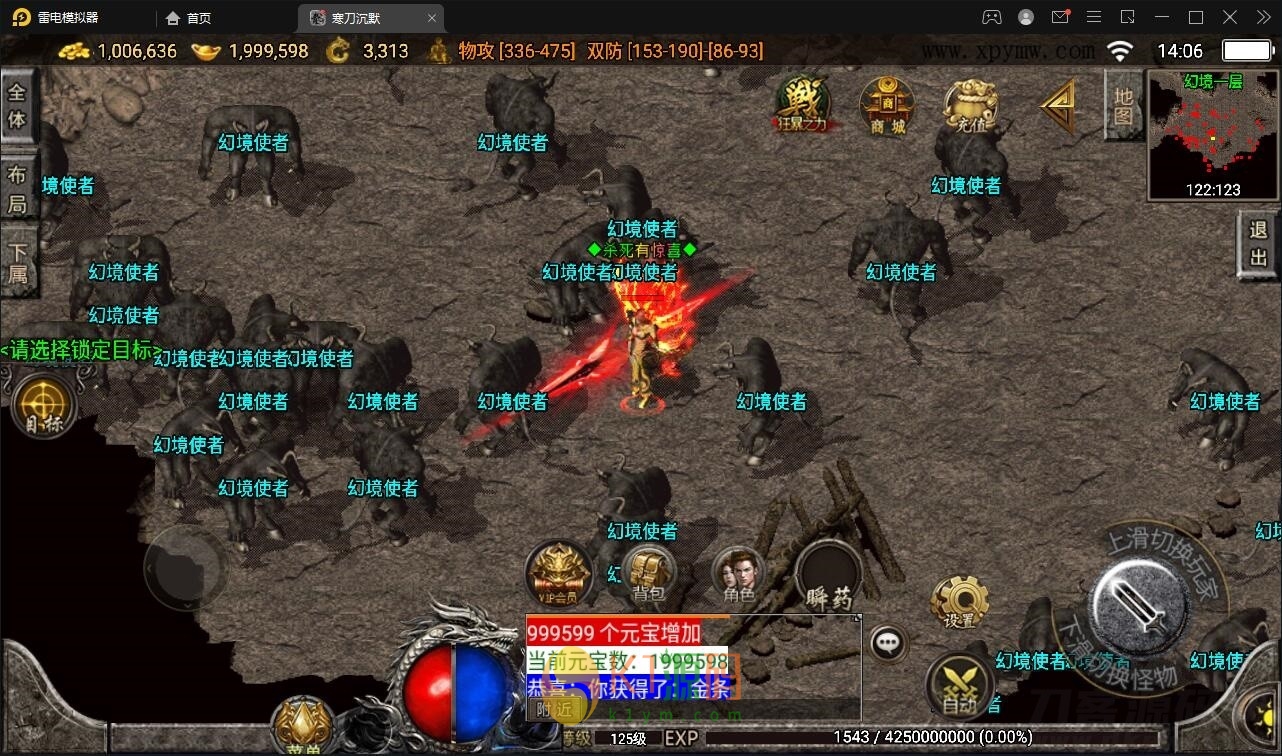Open the 背包 backpack
The width and height of the screenshot is (1282, 756).
pyautogui.click(x=649, y=574)
